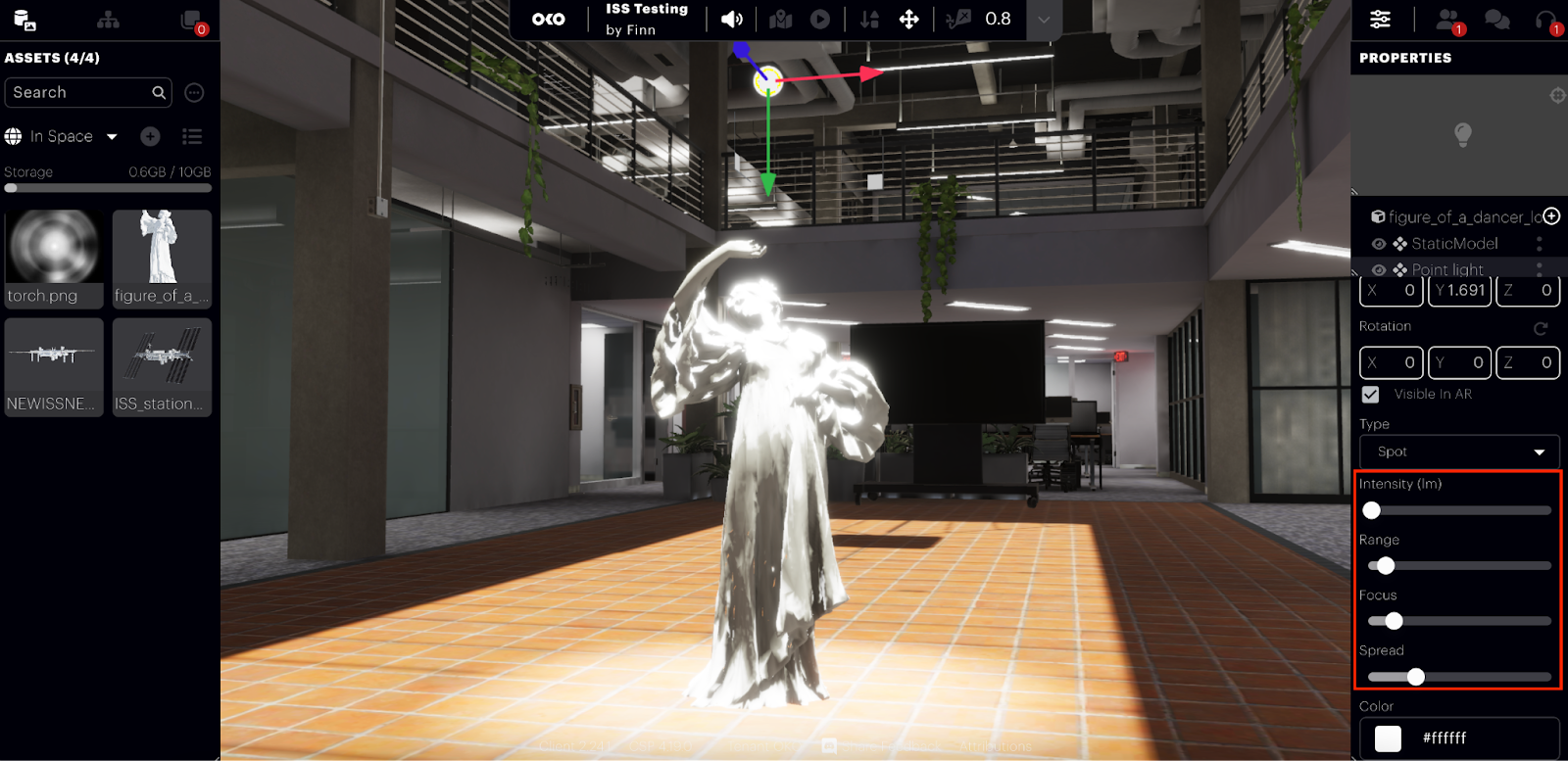Reset rotation with the circular arrow

tap(1541, 328)
